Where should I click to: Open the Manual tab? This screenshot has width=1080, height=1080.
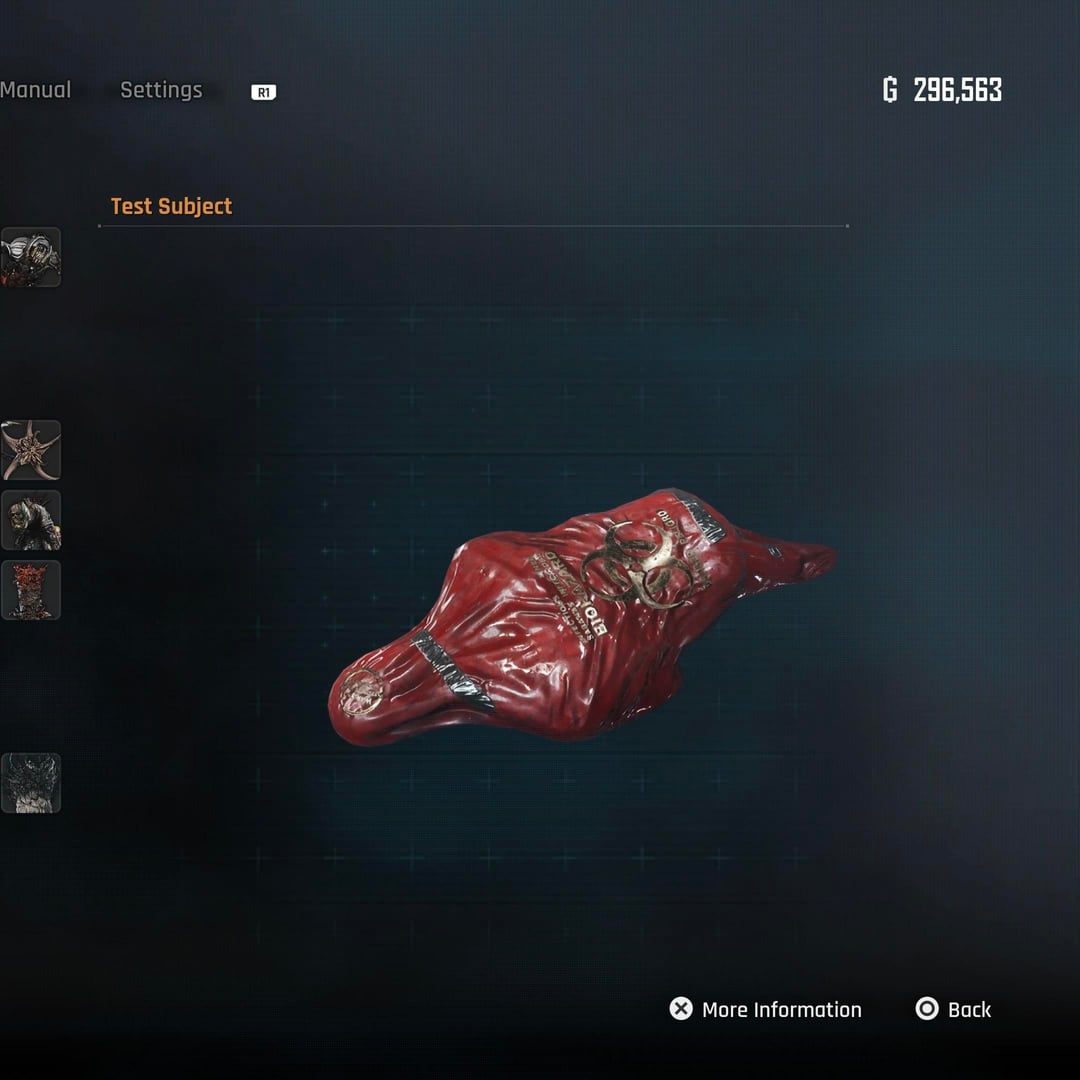tap(35, 90)
